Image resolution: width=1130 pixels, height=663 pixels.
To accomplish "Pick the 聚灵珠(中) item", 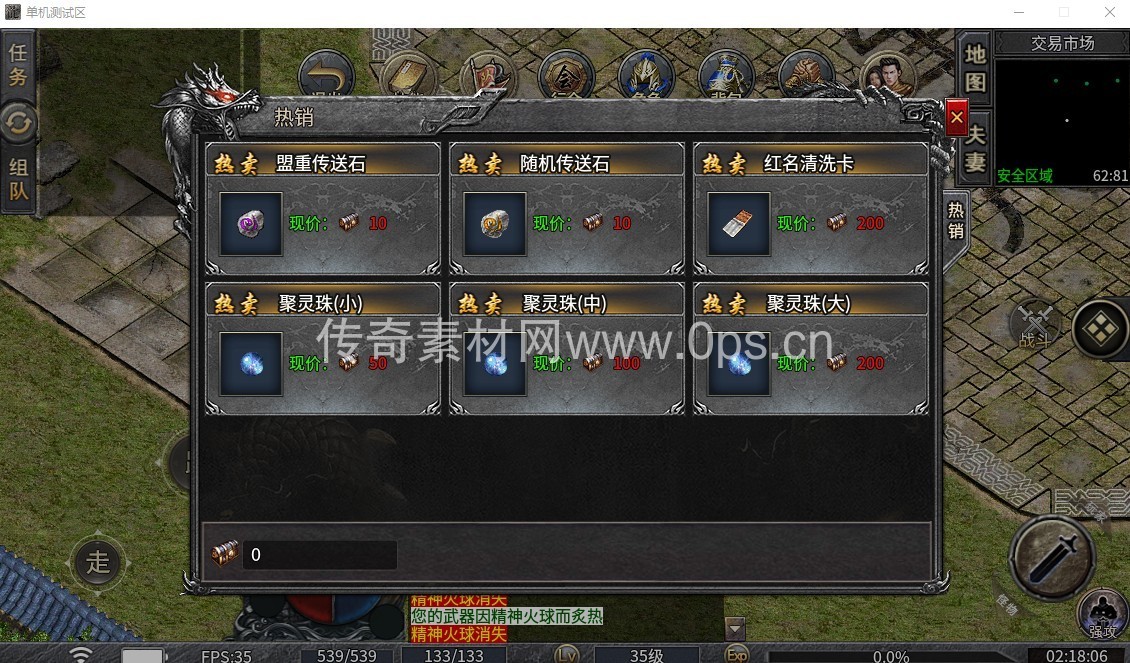I will [495, 364].
